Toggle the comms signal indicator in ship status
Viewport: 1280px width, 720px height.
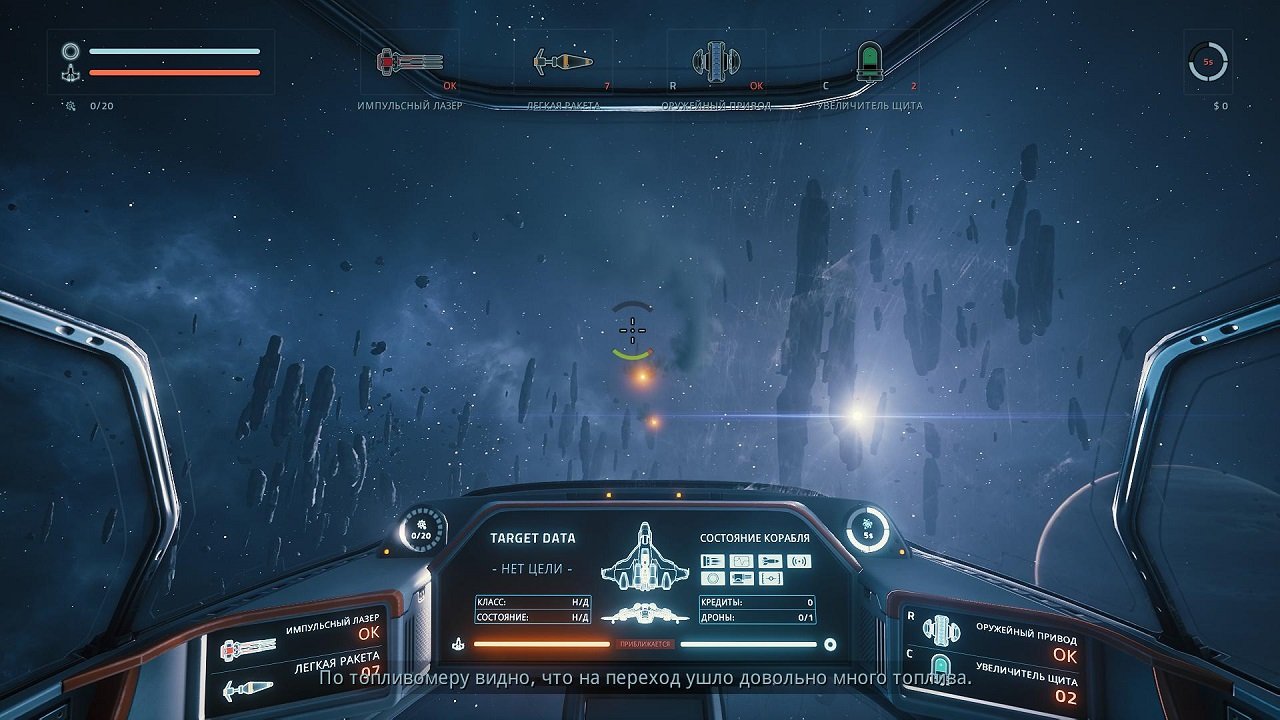pos(799,561)
